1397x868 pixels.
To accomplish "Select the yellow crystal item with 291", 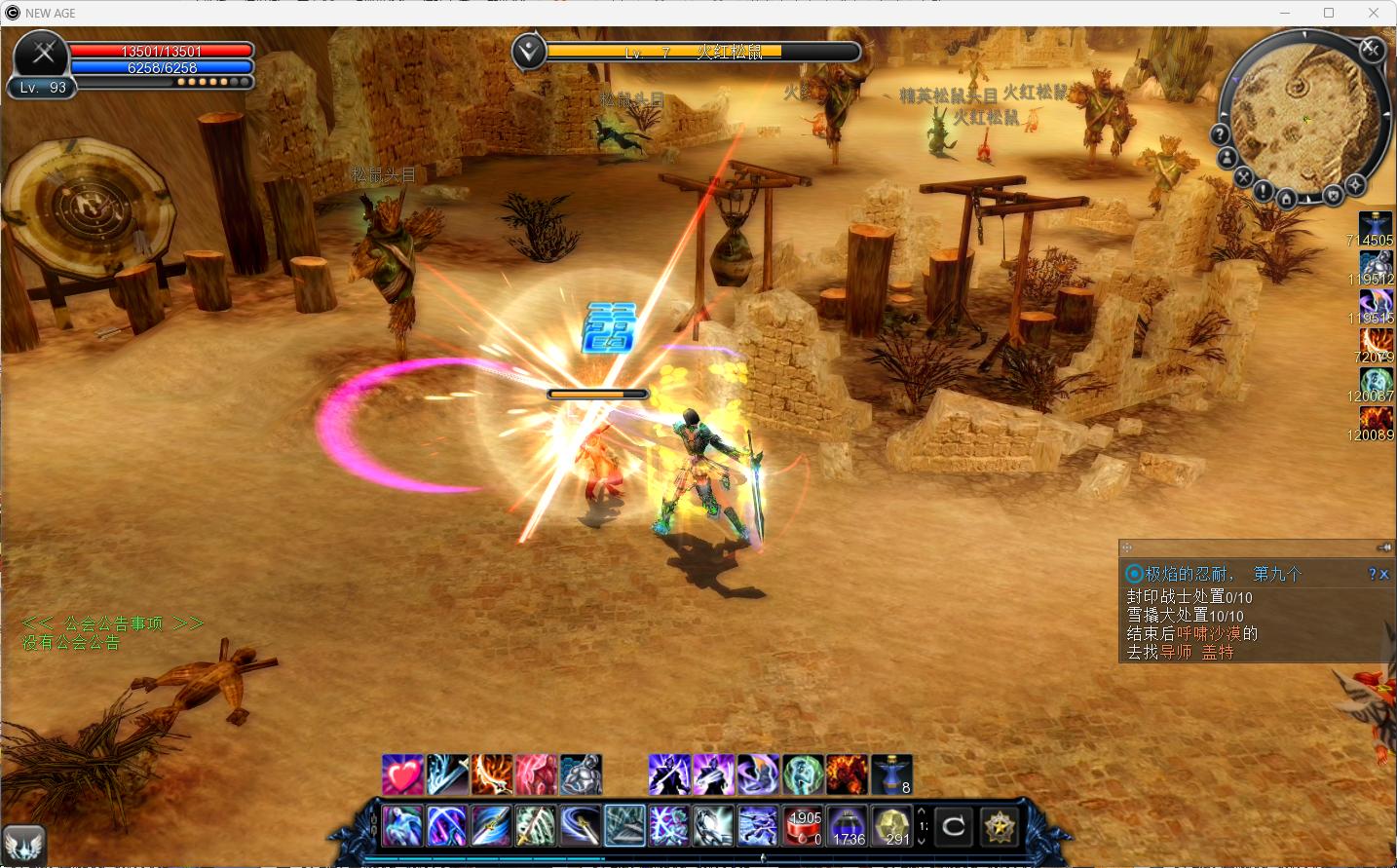I will 891,826.
